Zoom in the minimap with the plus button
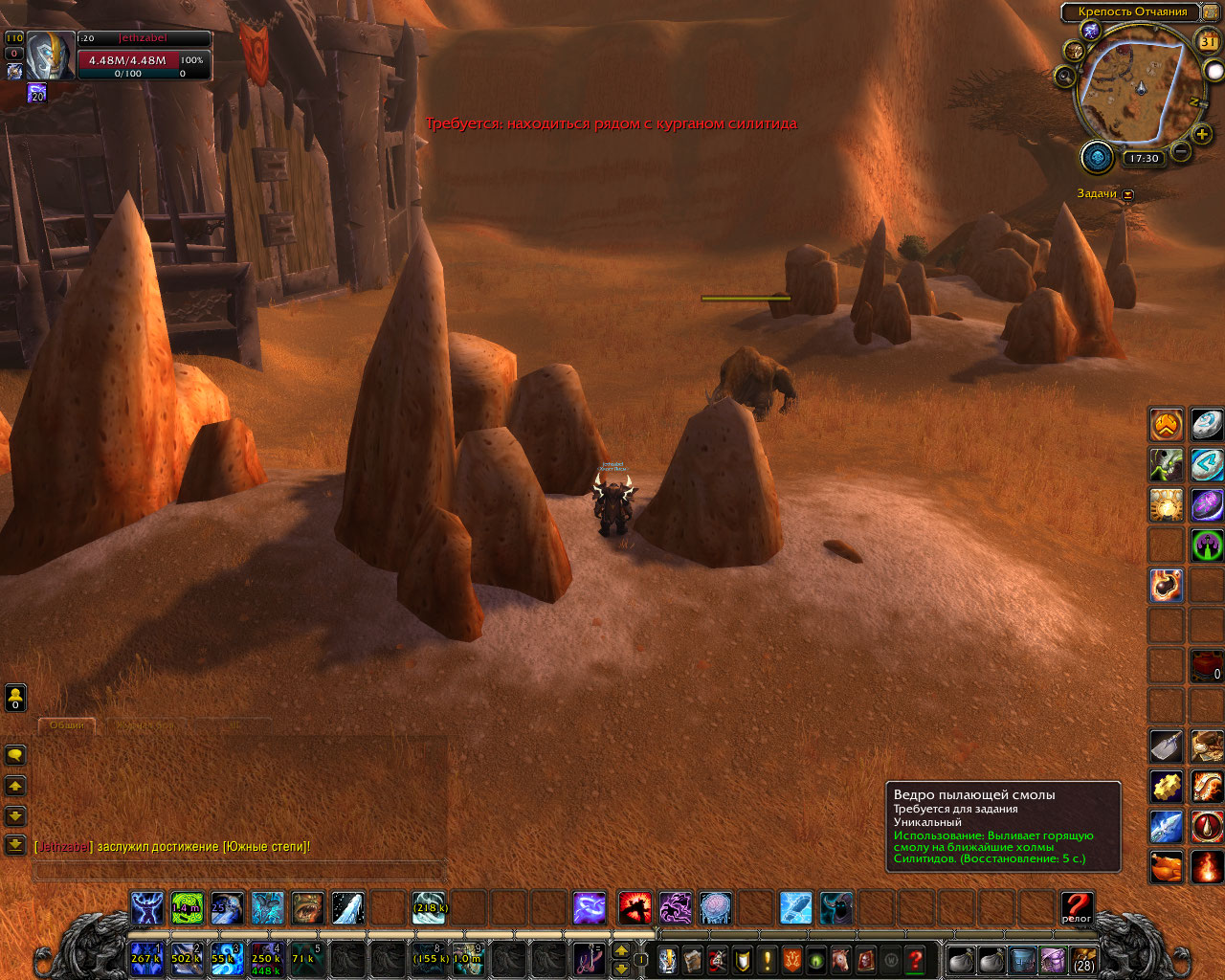Screen dimensions: 1225x980 1202,134
